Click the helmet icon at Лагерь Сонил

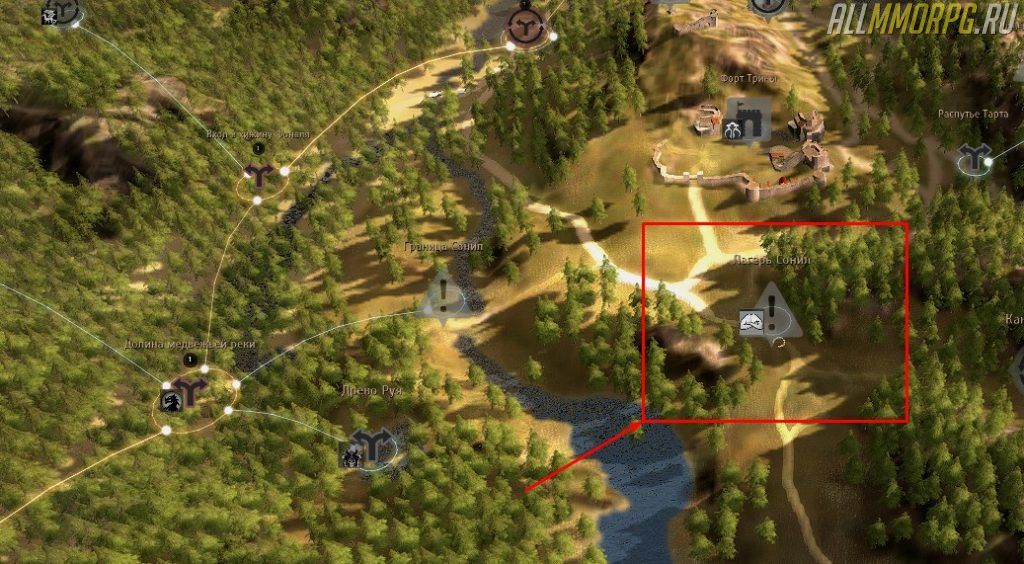click(x=751, y=322)
